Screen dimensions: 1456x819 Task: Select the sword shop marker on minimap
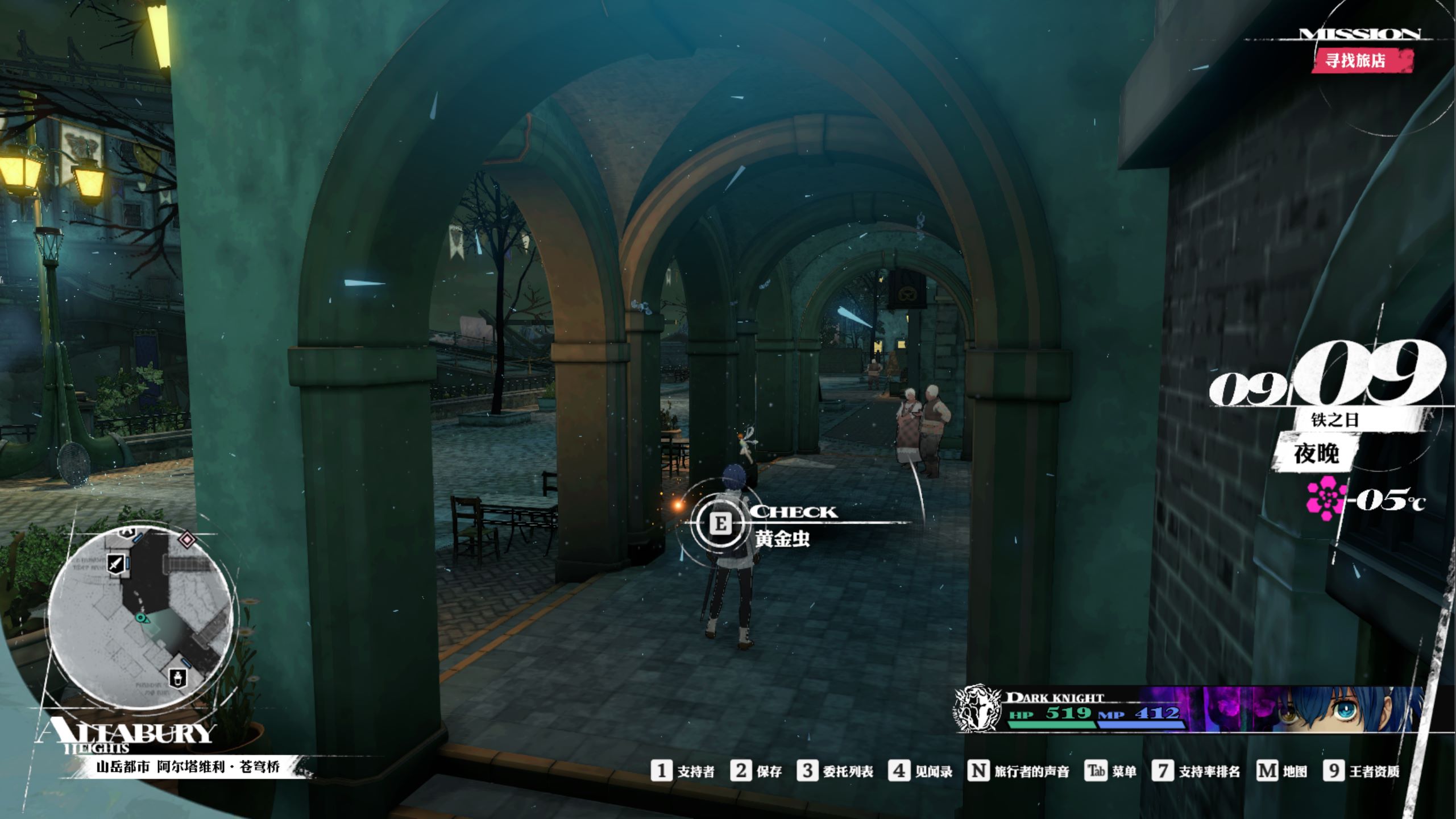click(115, 565)
